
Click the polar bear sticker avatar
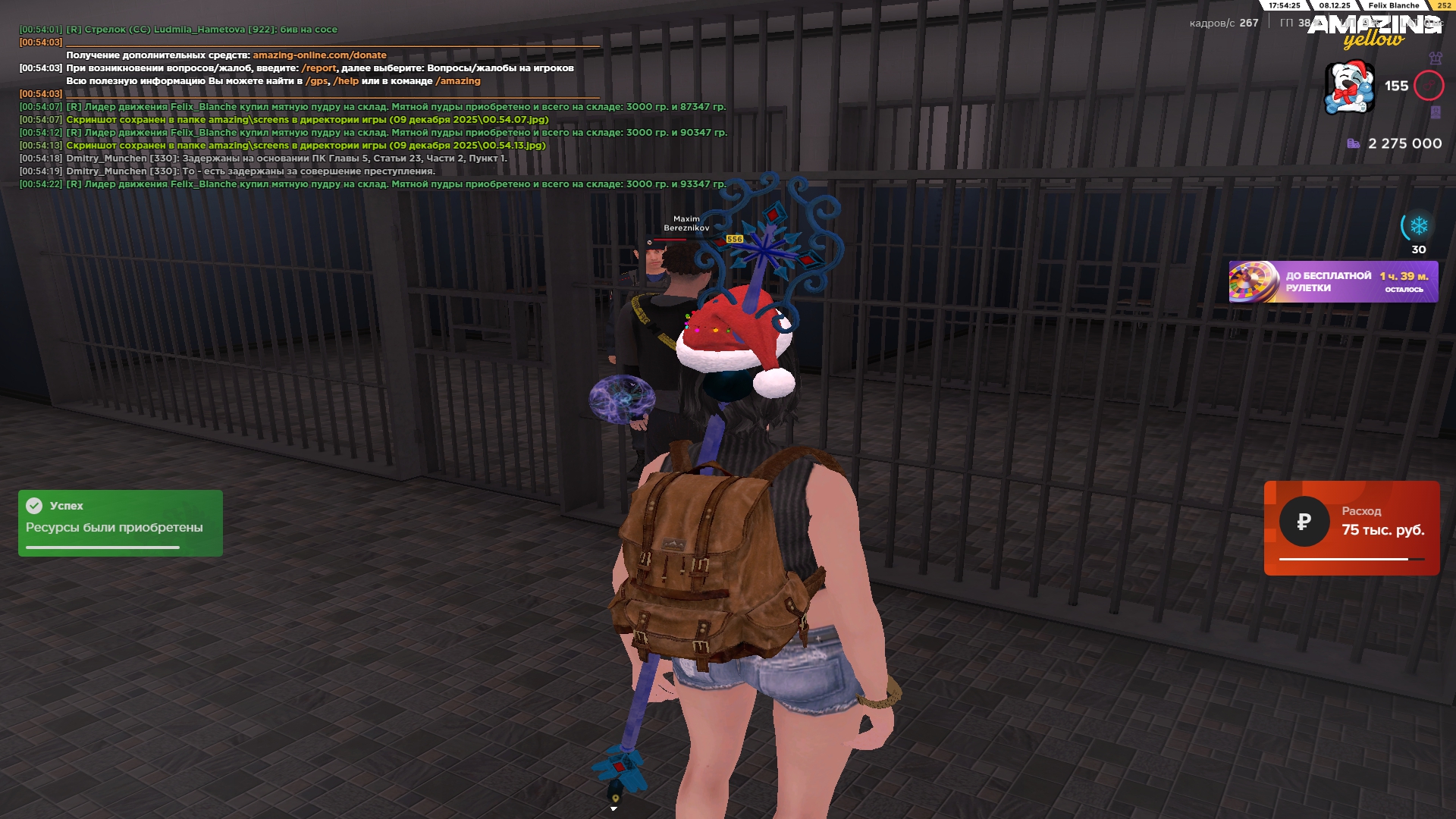click(1349, 88)
